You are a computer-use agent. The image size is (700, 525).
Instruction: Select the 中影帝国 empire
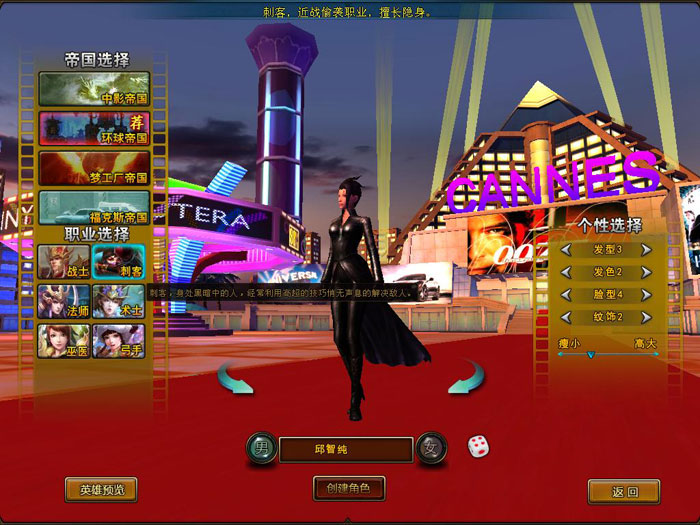tap(94, 88)
